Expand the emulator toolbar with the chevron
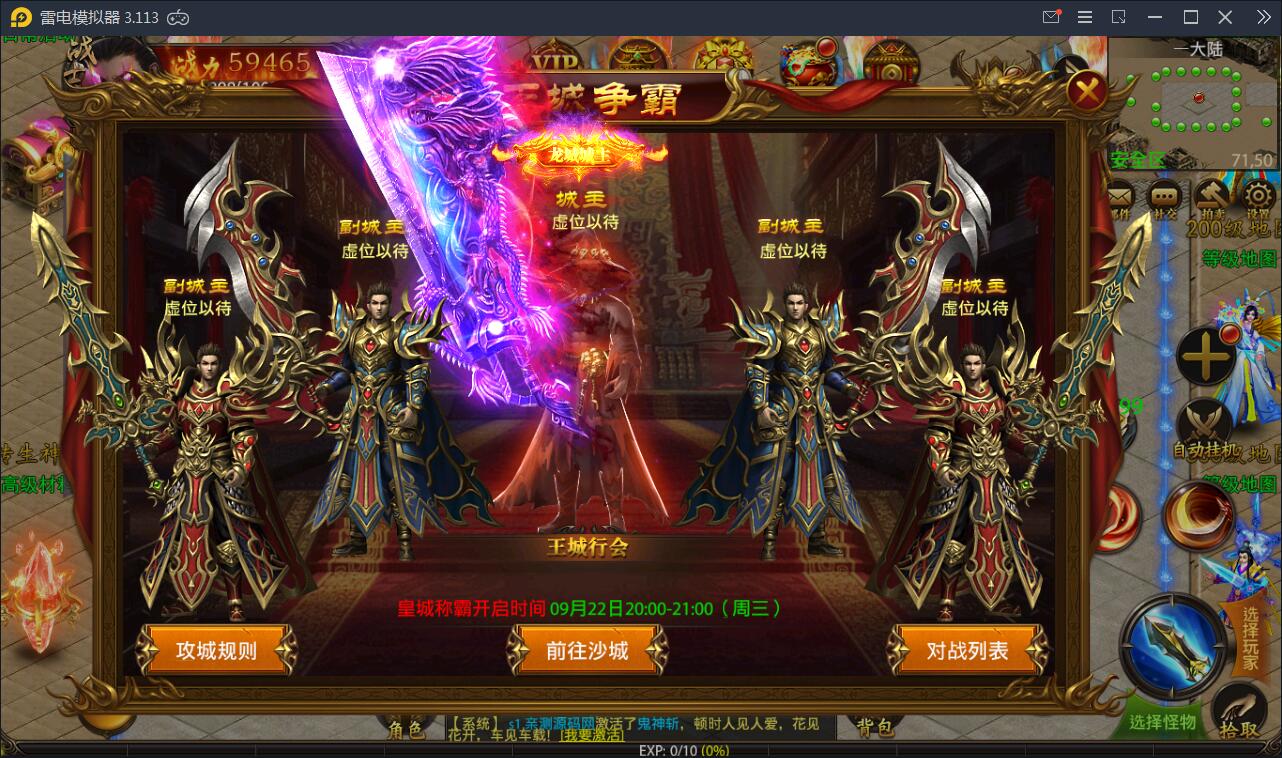 (x=1264, y=16)
